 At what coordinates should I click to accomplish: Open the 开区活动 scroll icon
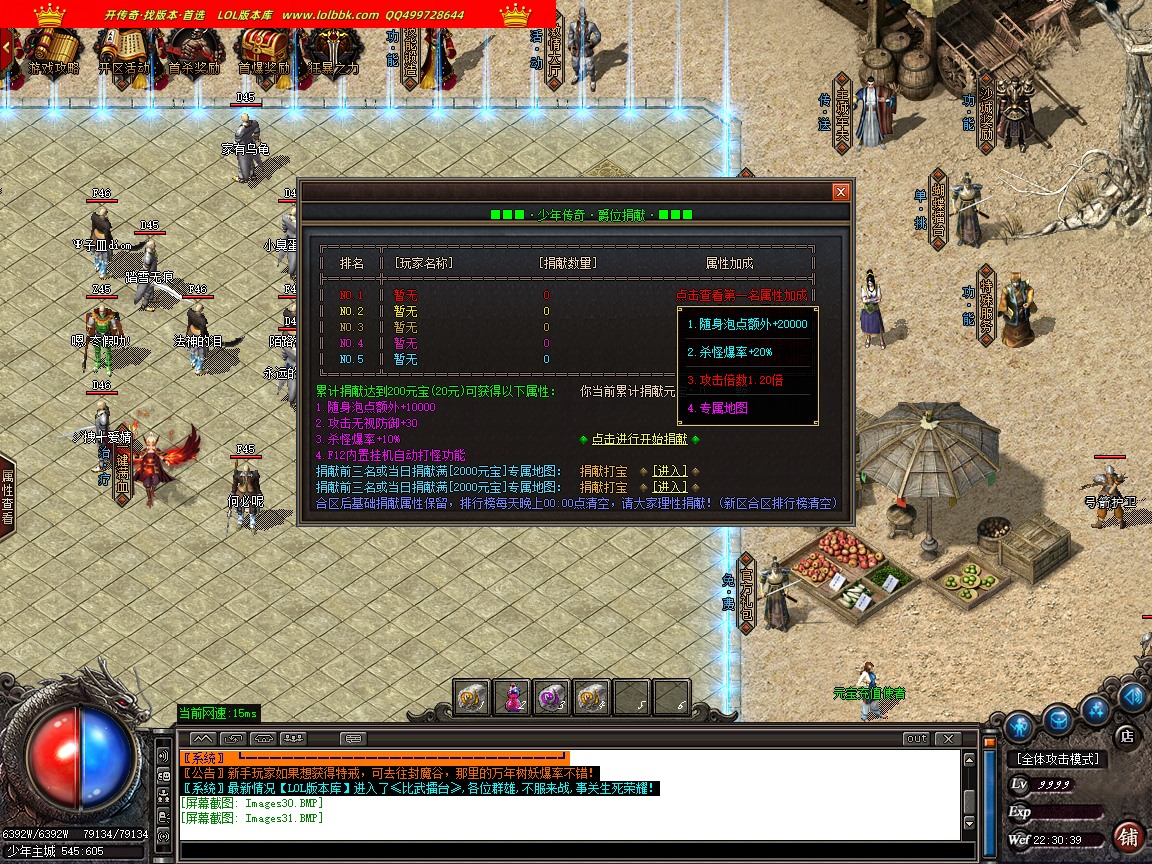(x=124, y=50)
